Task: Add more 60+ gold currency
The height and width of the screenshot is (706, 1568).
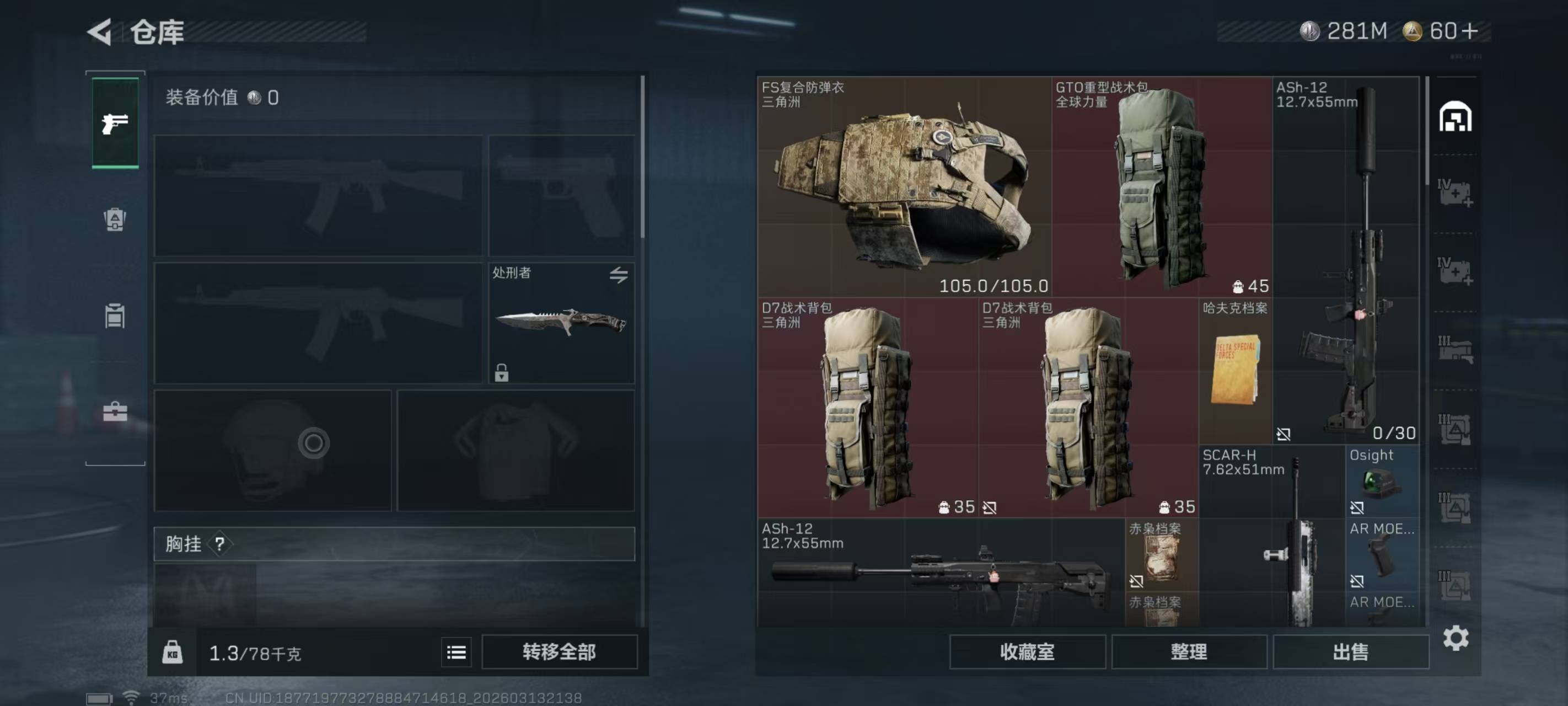Action: (x=1469, y=31)
